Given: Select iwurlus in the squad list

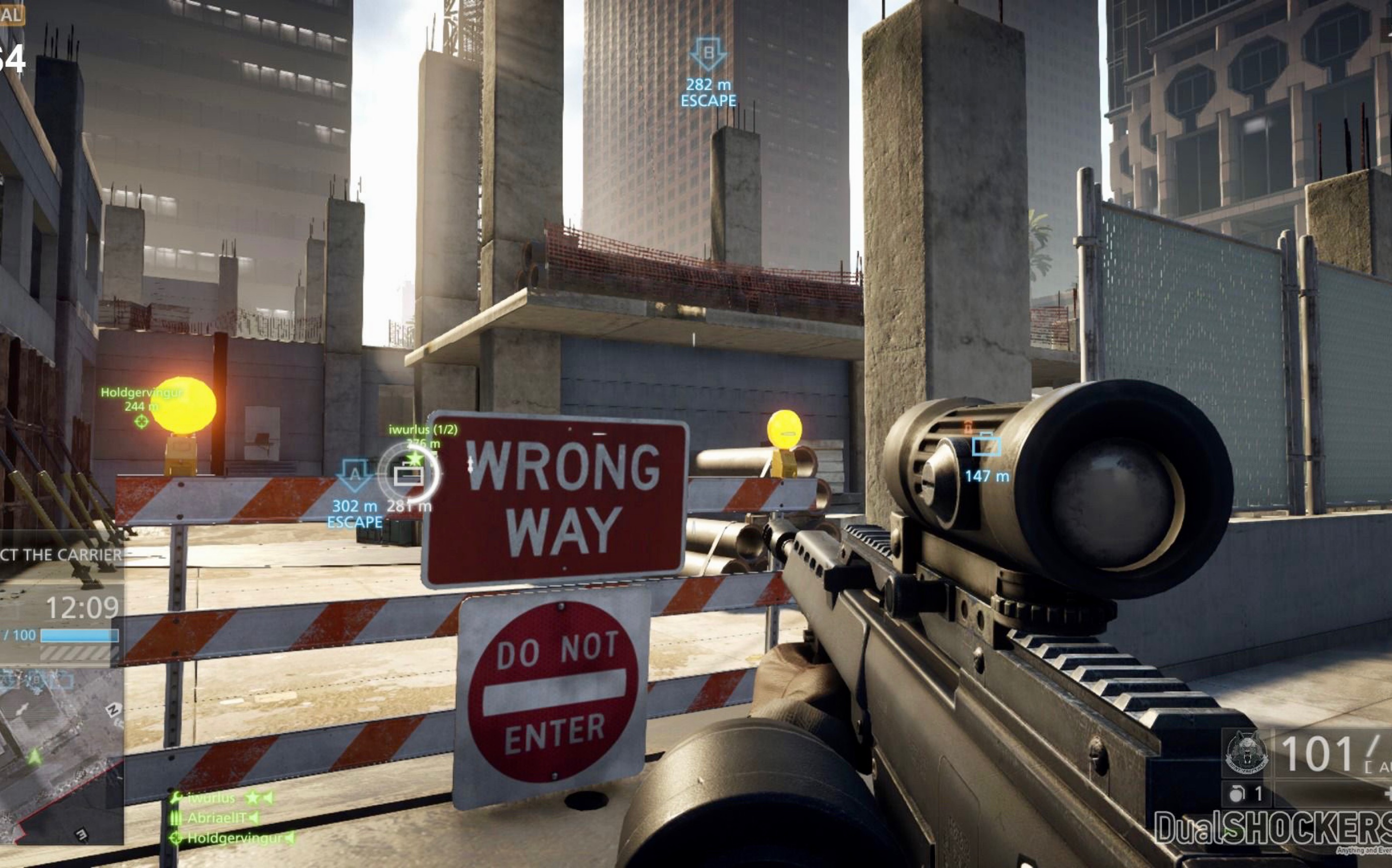Looking at the screenshot, I should (x=212, y=798).
